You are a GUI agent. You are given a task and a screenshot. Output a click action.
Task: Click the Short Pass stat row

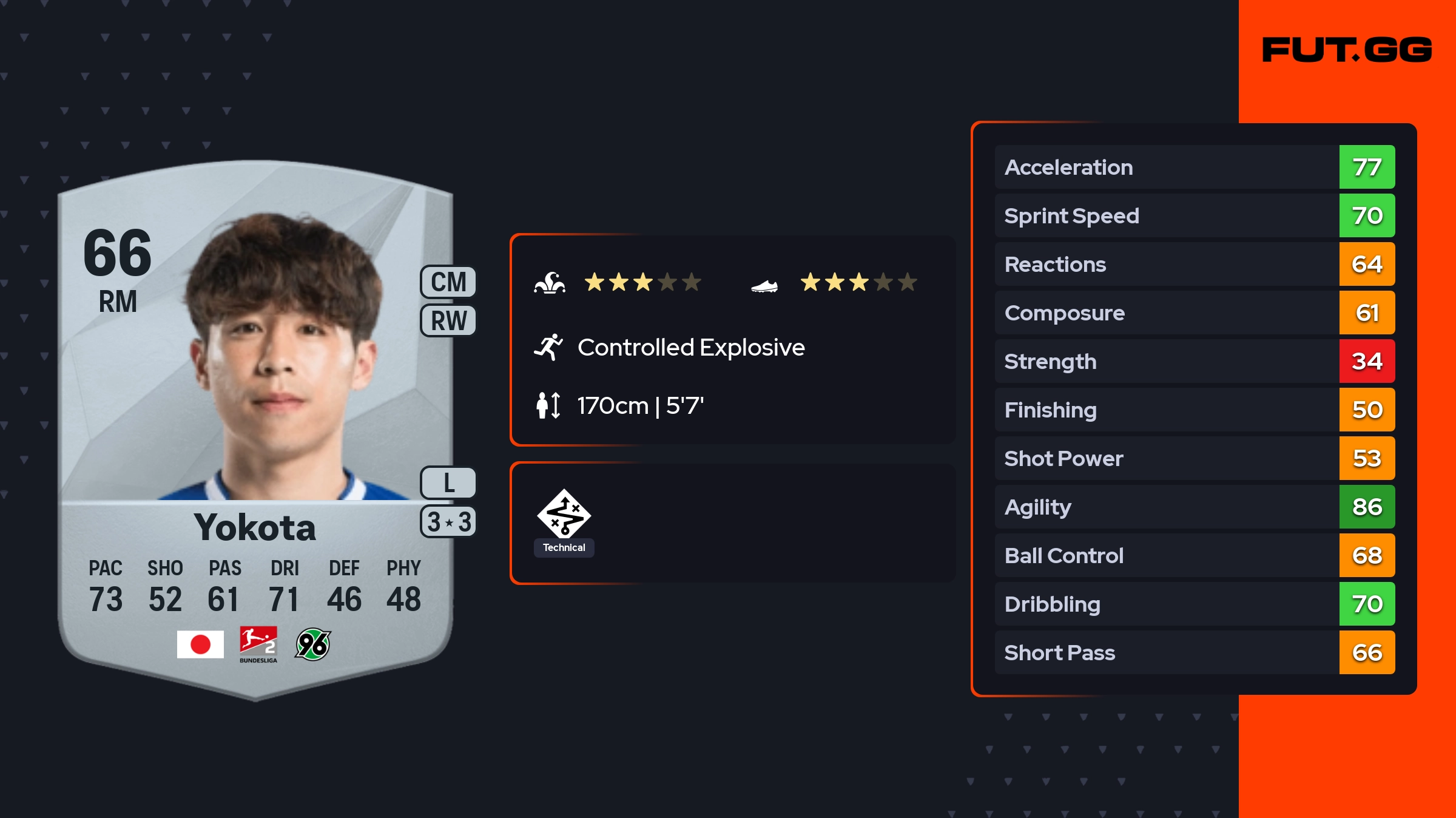click(x=1194, y=652)
